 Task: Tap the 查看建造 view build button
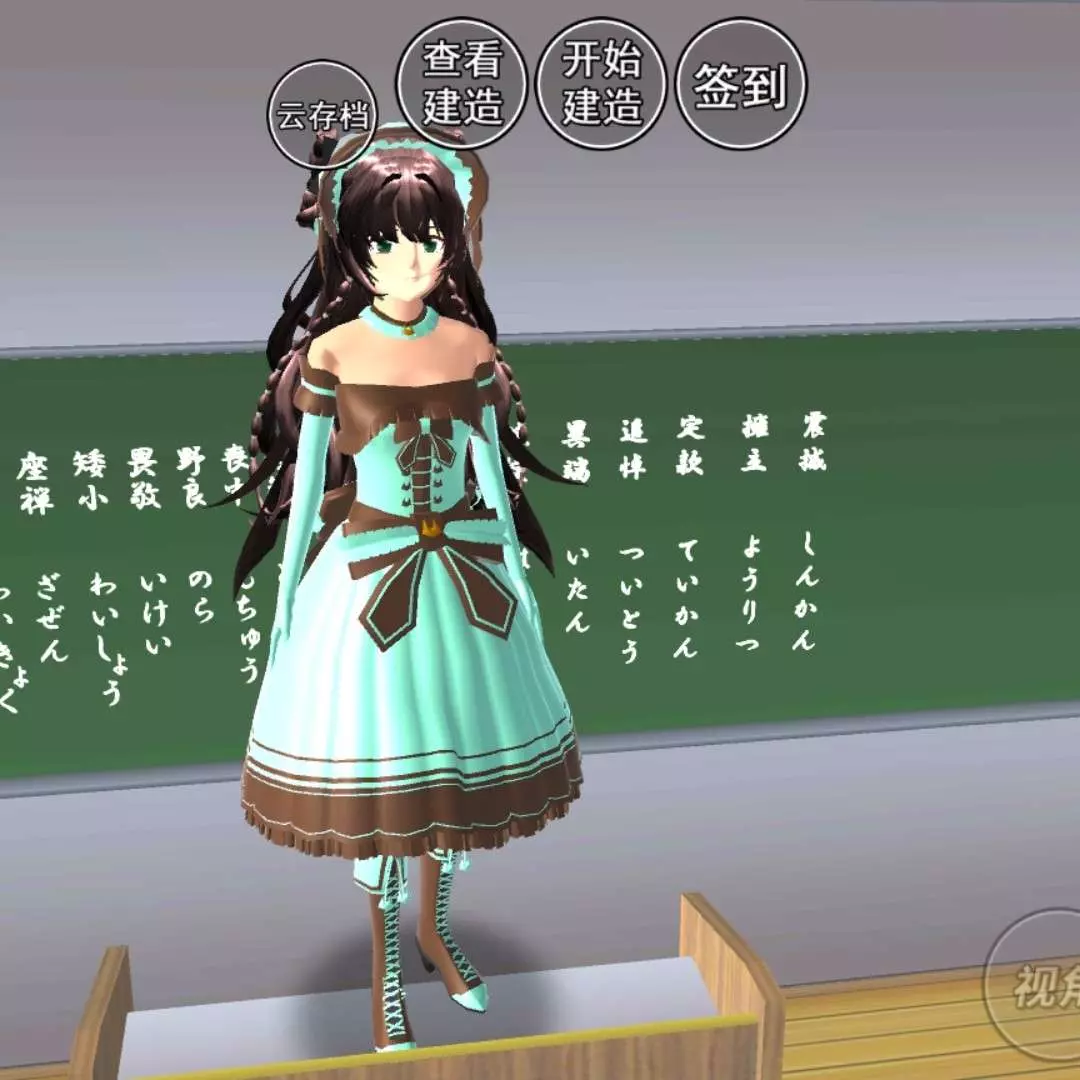[x=462, y=83]
